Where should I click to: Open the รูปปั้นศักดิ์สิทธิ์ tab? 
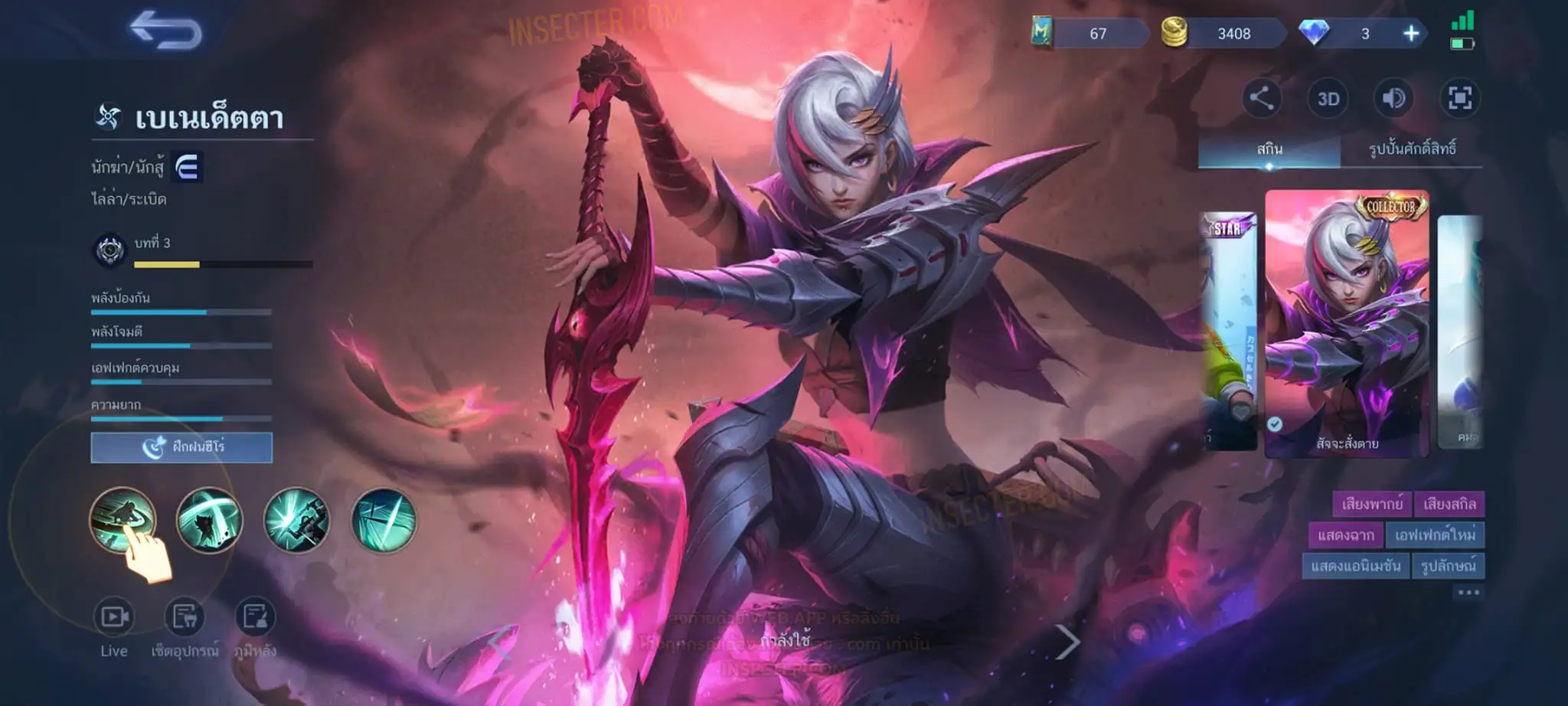click(1412, 149)
